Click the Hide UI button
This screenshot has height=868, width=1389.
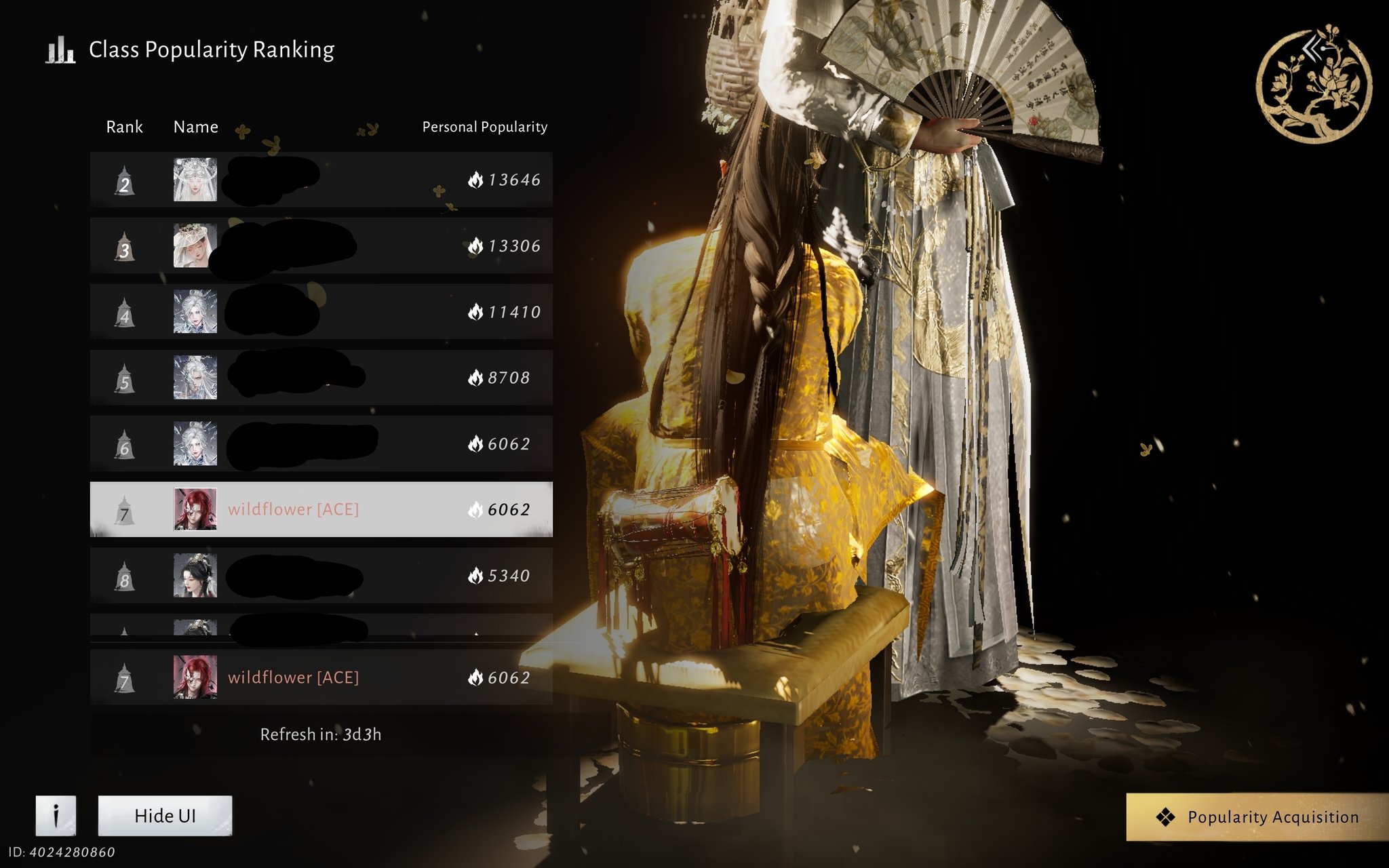pos(165,816)
